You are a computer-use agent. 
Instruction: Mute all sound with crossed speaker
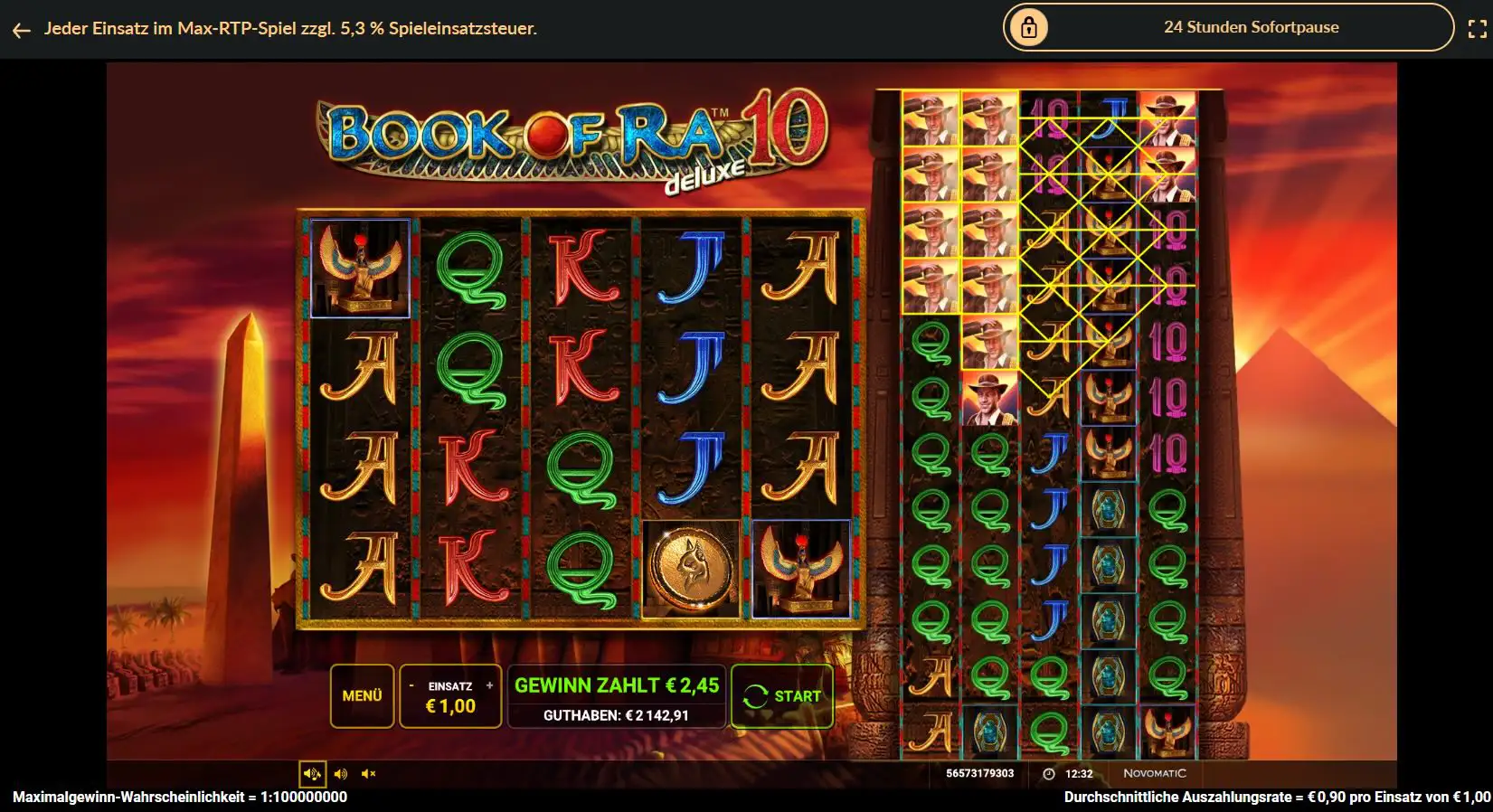pyautogui.click(x=368, y=773)
